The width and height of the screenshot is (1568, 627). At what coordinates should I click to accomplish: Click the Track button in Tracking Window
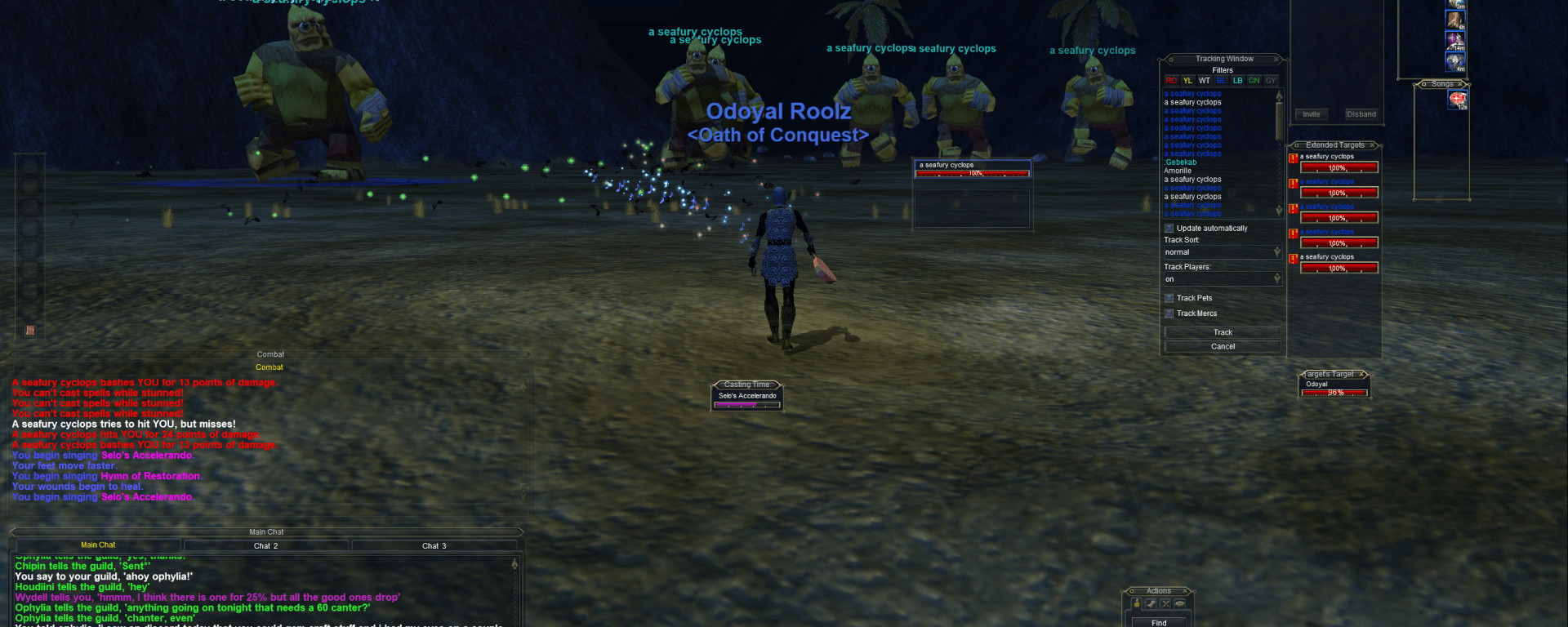(x=1223, y=332)
